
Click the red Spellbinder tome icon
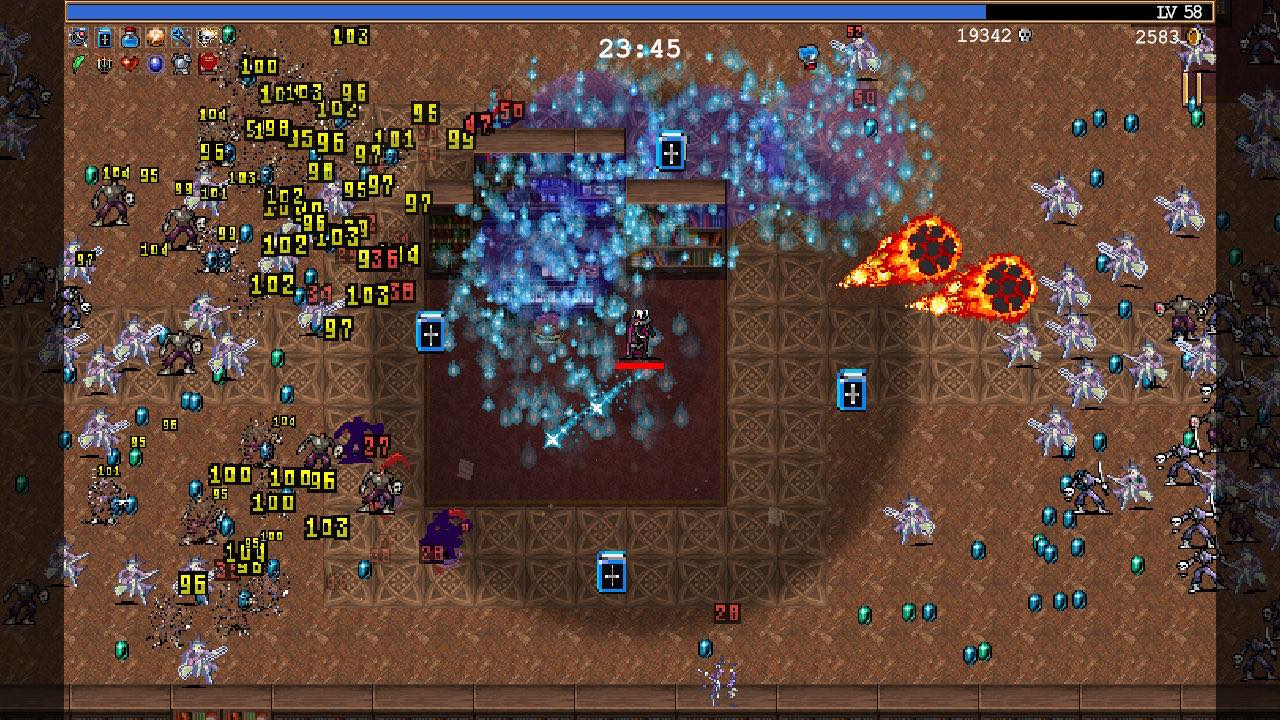coord(206,64)
